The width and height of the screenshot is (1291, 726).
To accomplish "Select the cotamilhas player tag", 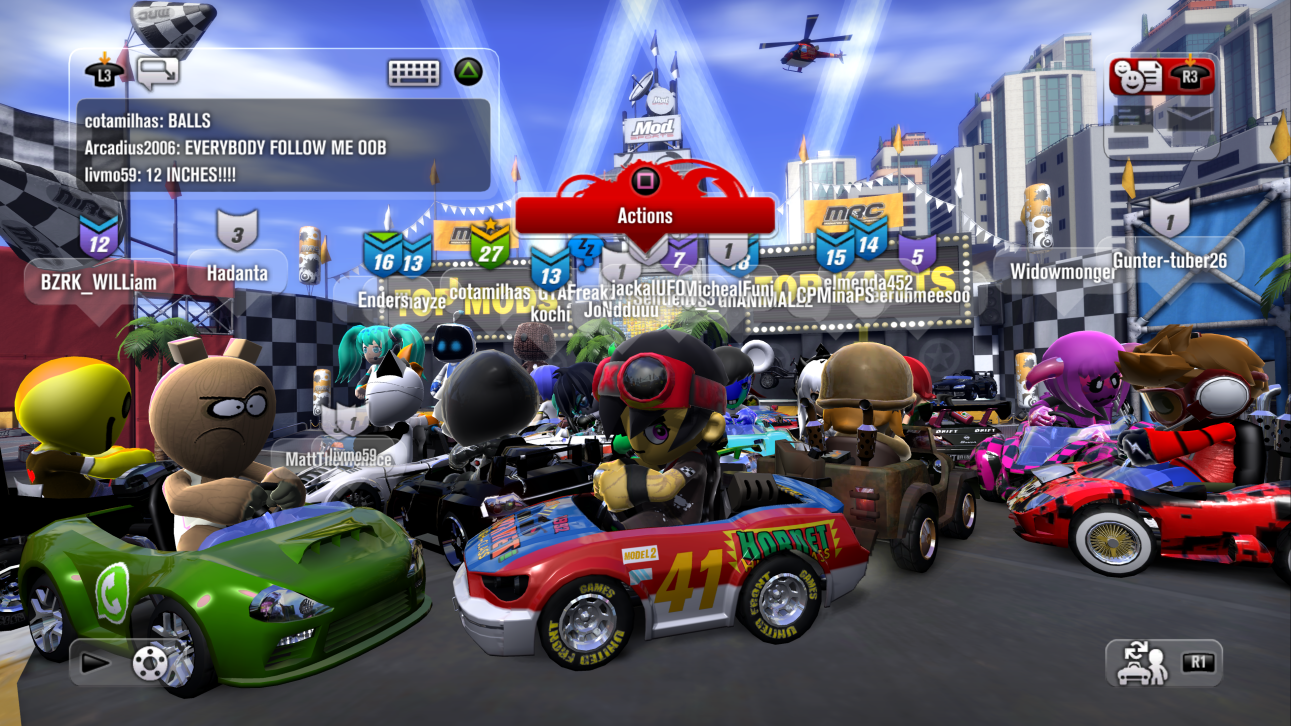I will tap(490, 291).
